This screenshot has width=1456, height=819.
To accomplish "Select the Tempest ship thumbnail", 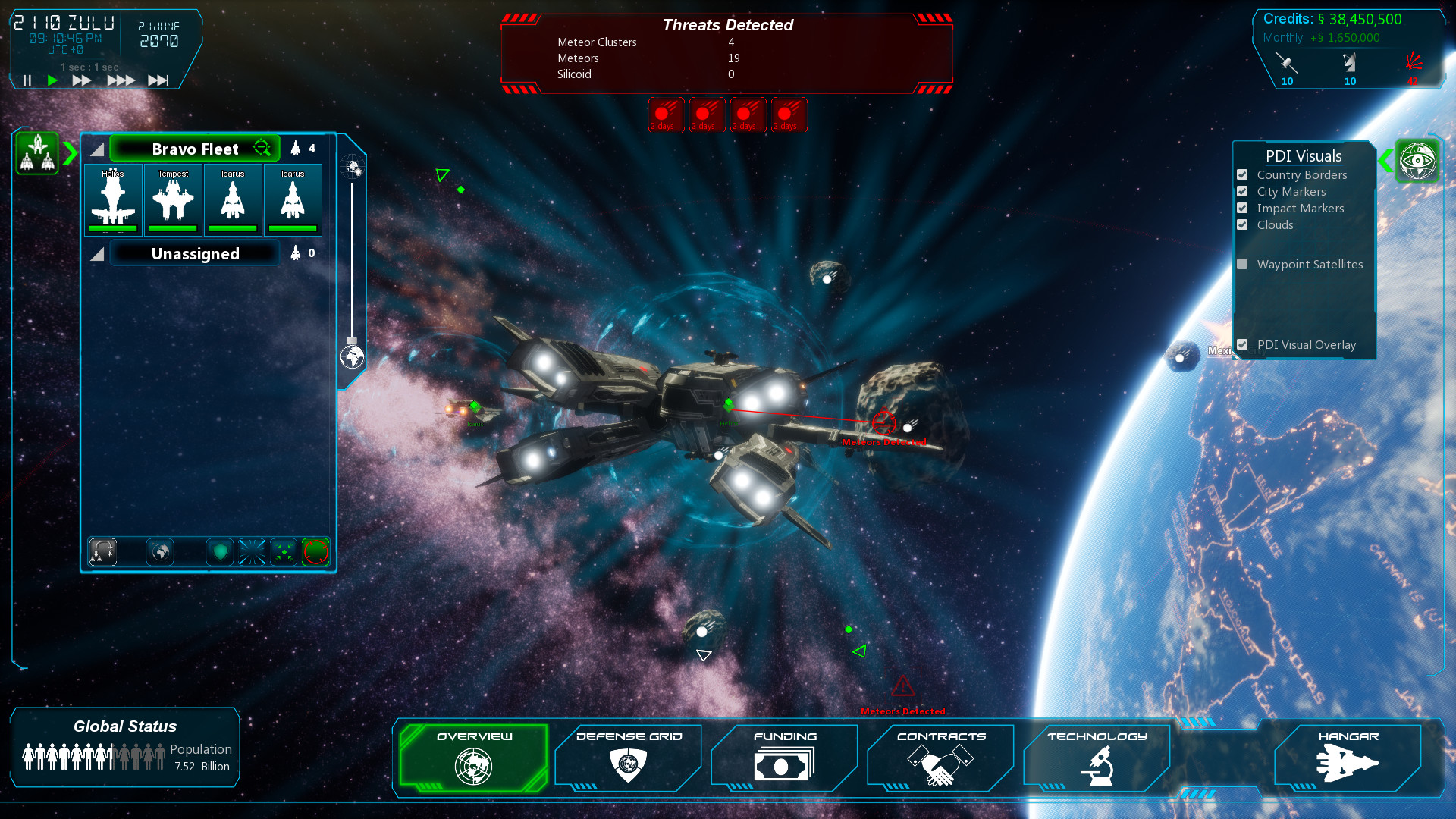I will point(173,199).
